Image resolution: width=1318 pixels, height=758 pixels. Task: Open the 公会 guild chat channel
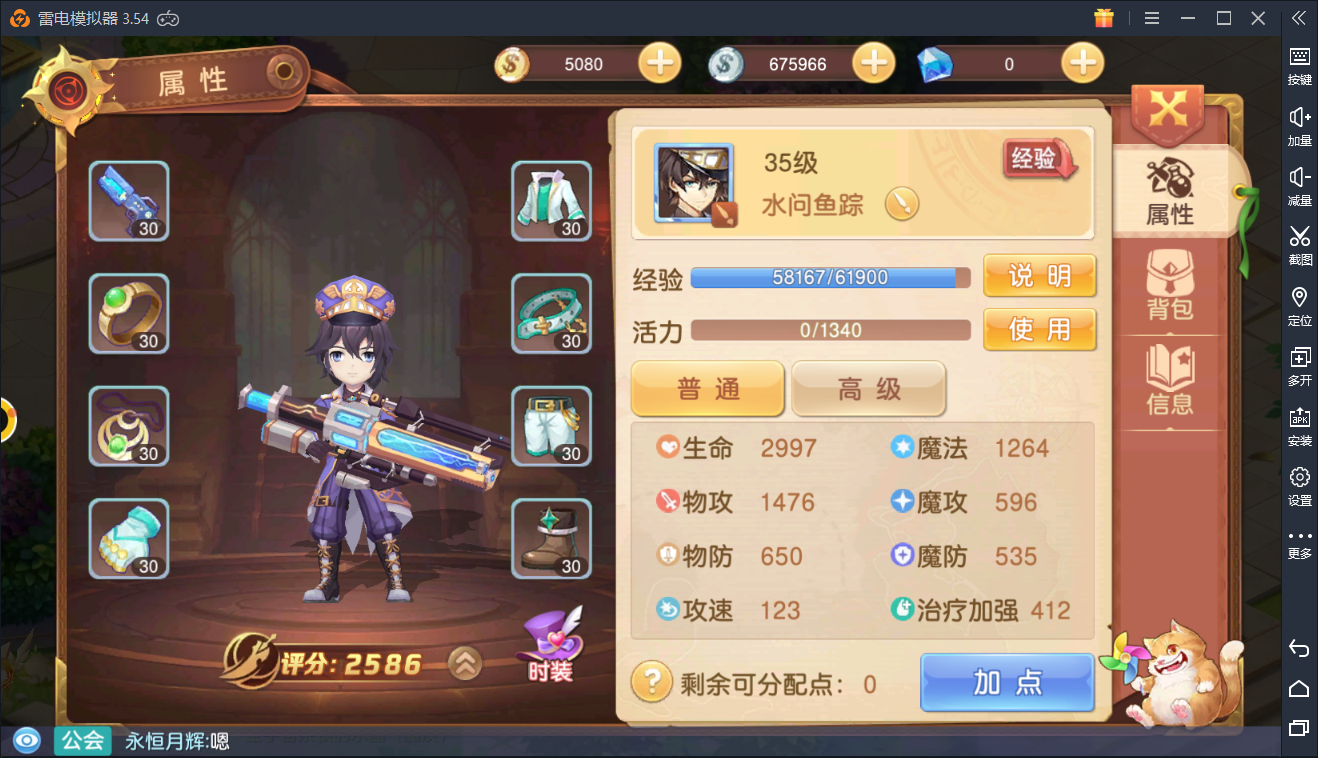click(83, 741)
